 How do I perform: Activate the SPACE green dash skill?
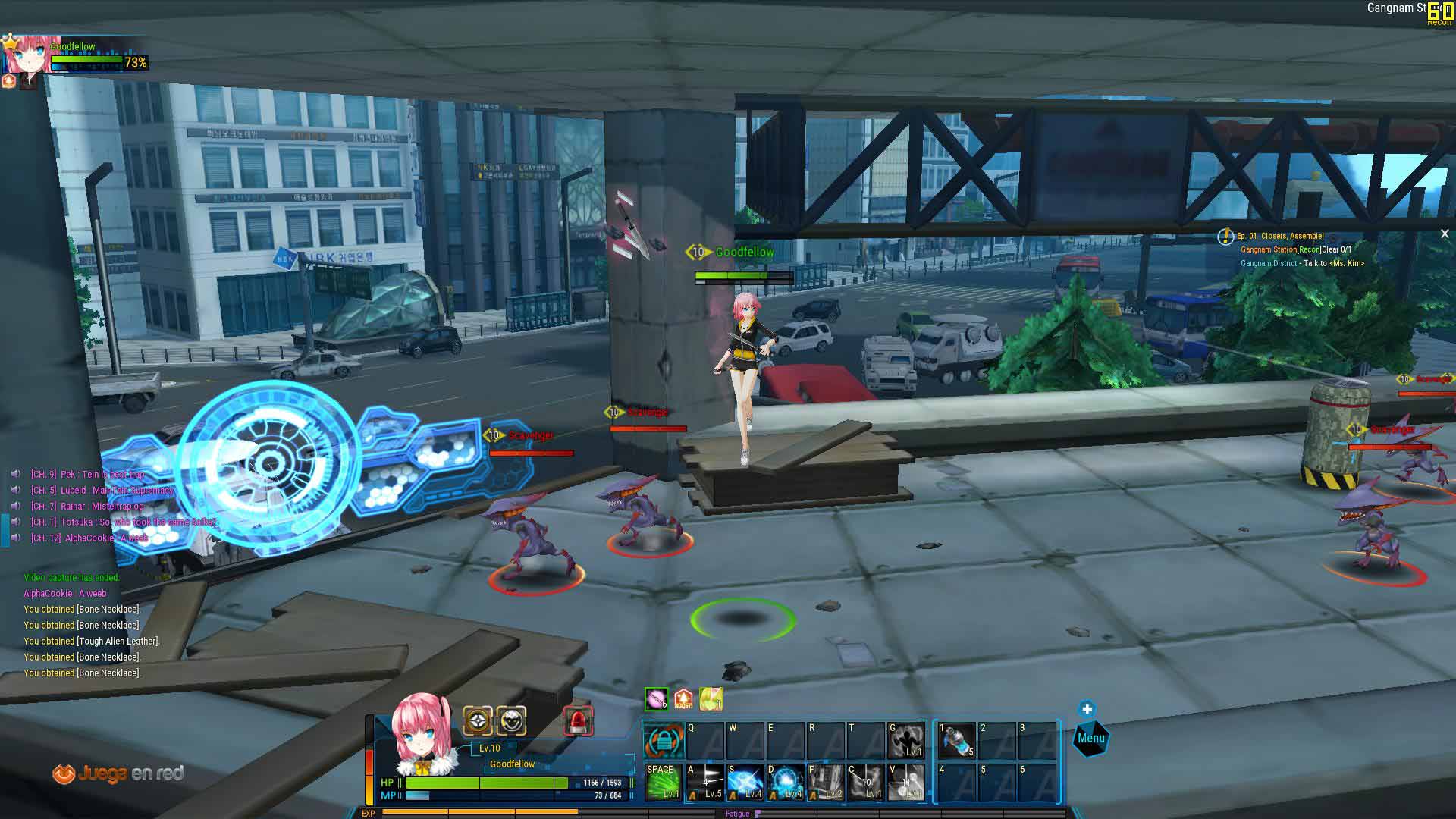(x=662, y=782)
